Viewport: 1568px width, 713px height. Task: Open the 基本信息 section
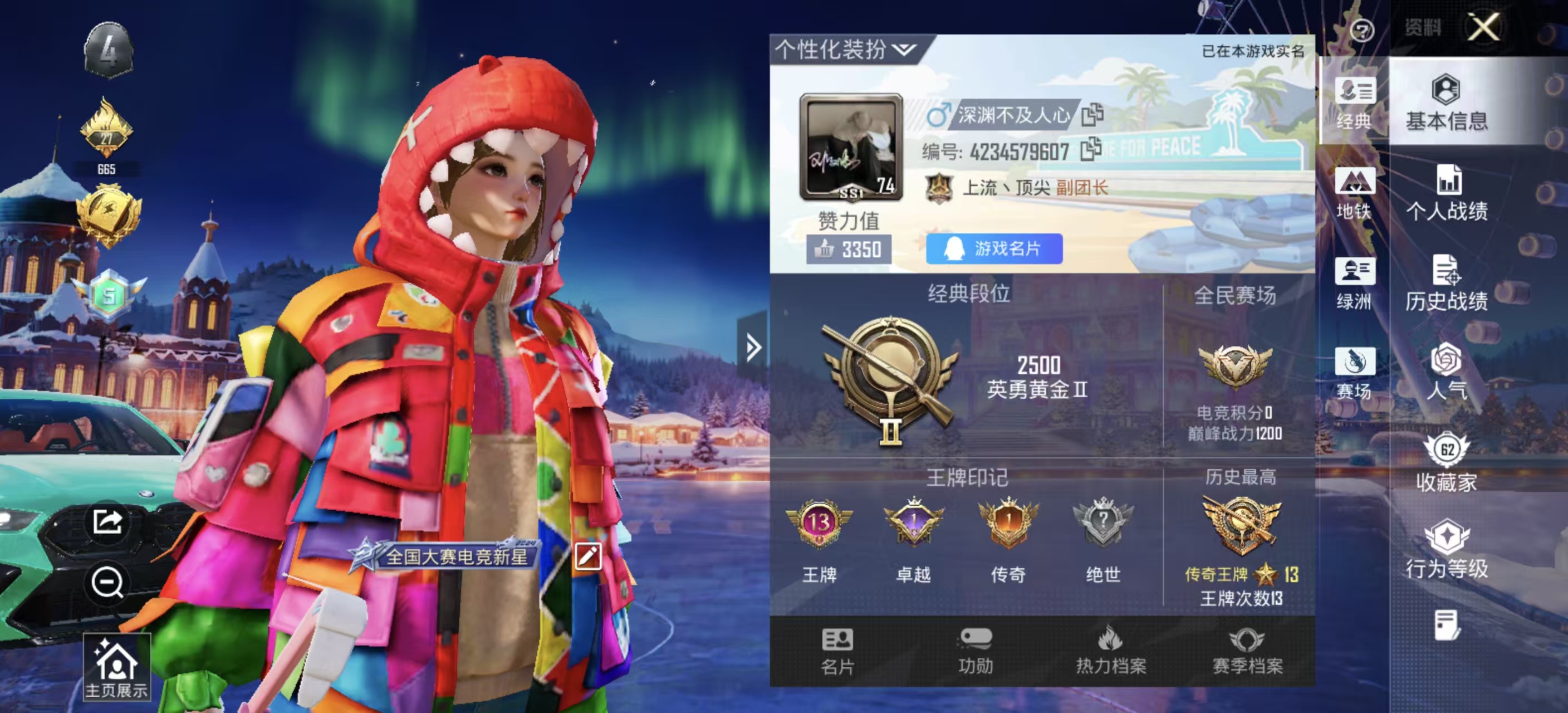pos(1446,102)
